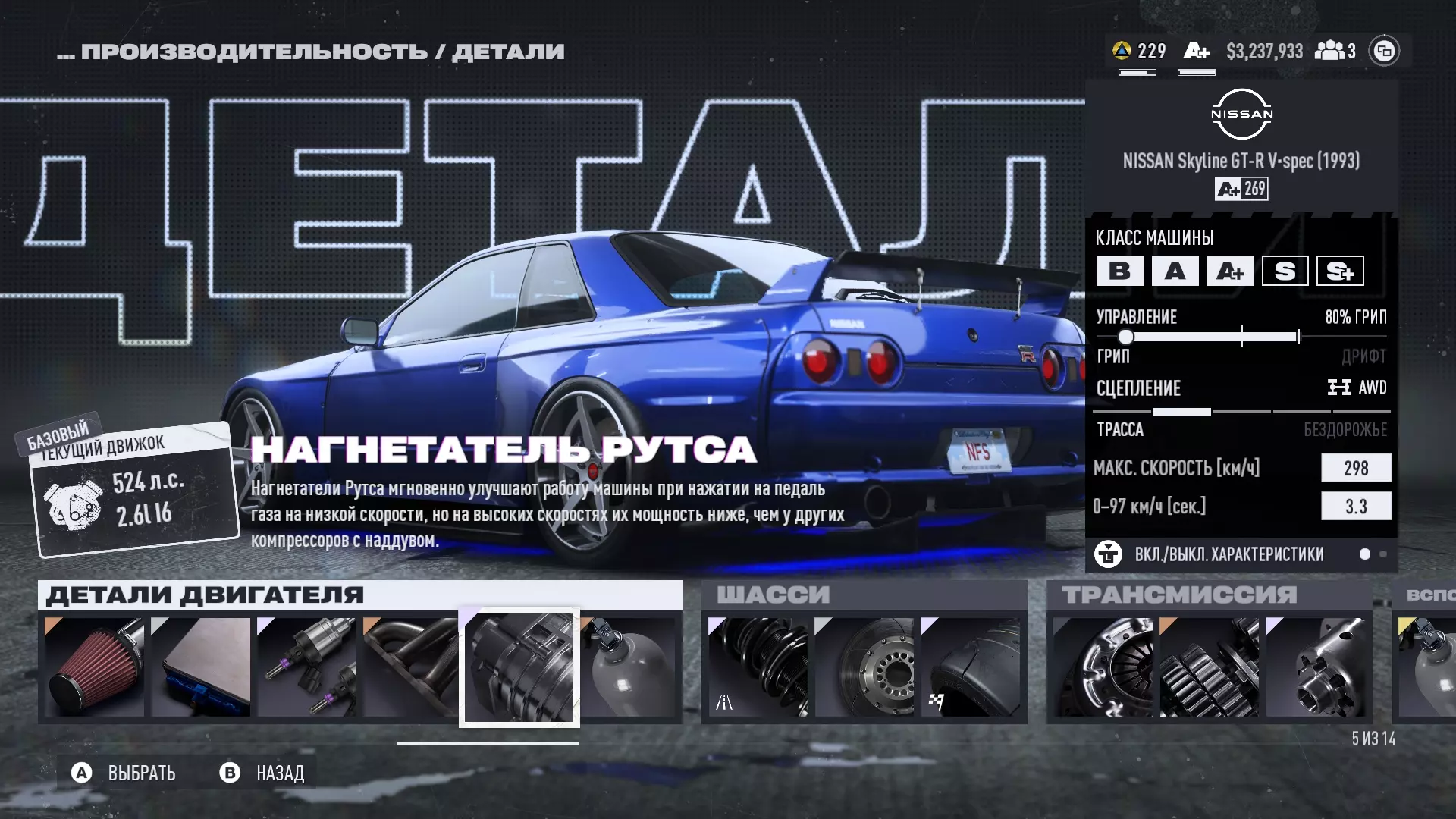Screen dimensions: 1456x819
Task: Choose the tires part slot
Action: click(x=970, y=667)
